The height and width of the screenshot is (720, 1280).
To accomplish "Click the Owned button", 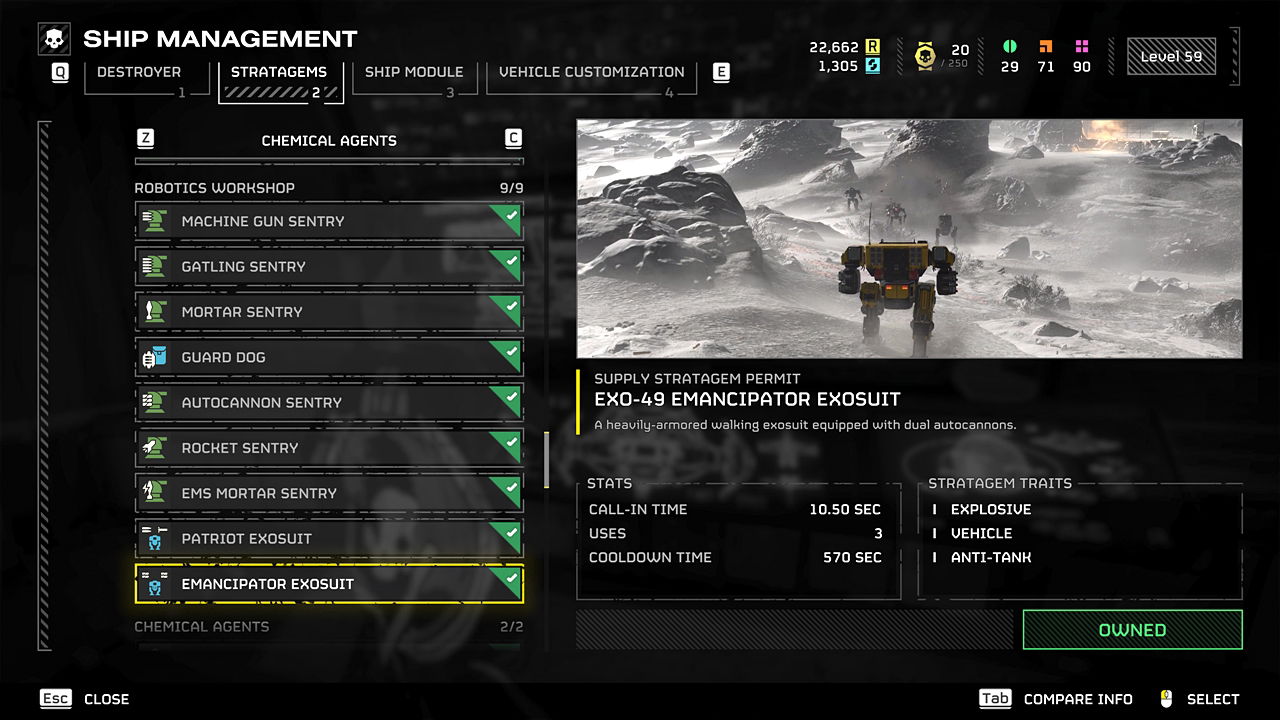I will click(x=1132, y=630).
